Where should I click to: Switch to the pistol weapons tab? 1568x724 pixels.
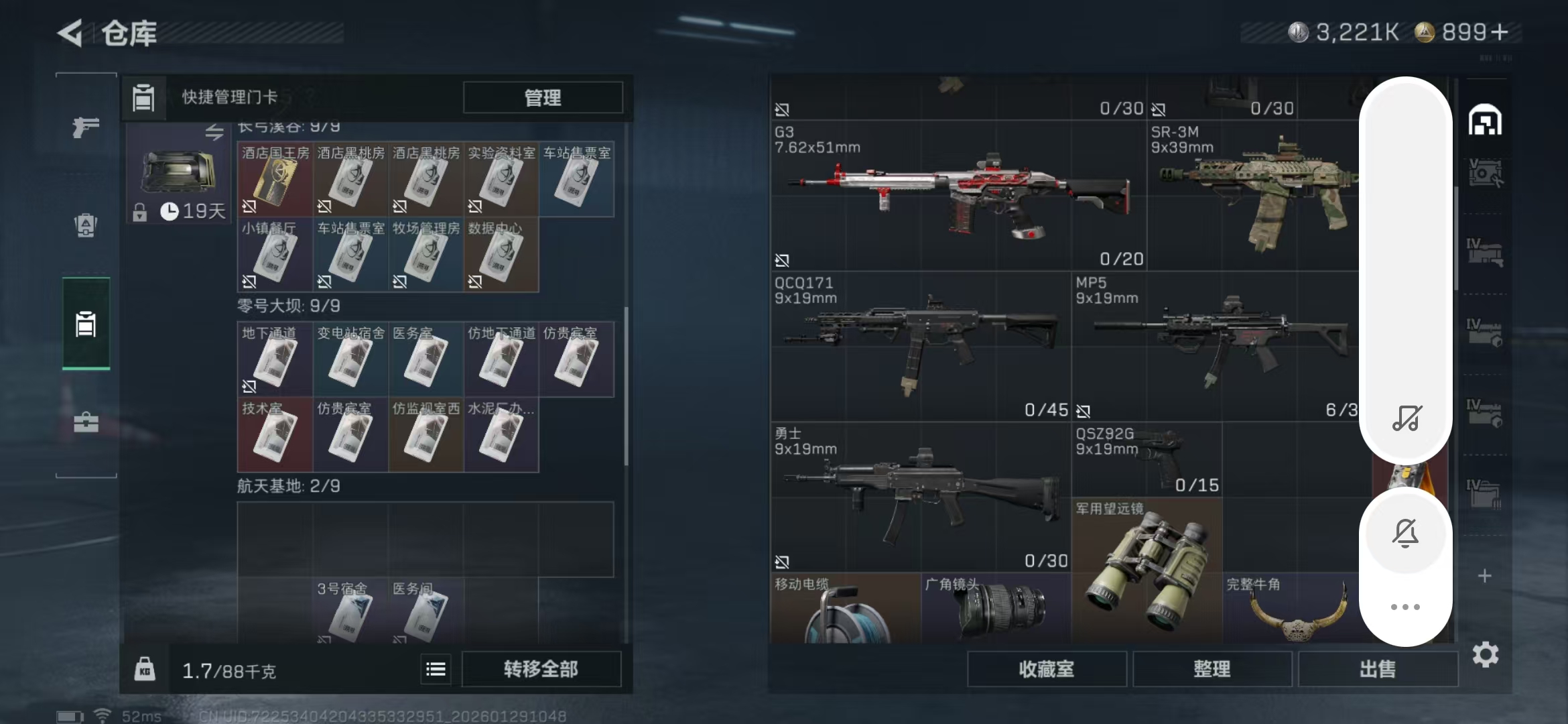[86, 127]
